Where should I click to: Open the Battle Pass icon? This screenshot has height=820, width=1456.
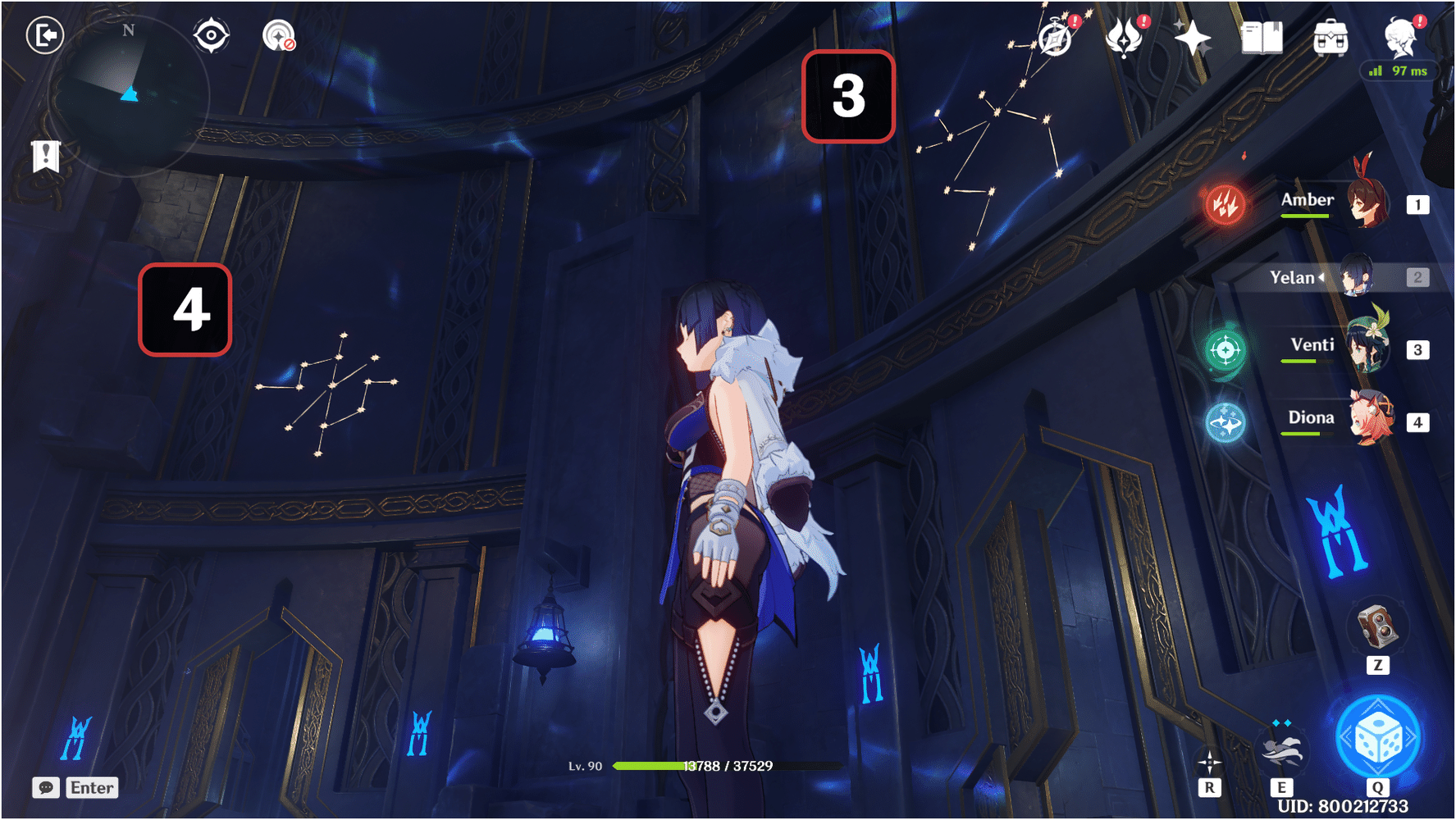1125,37
